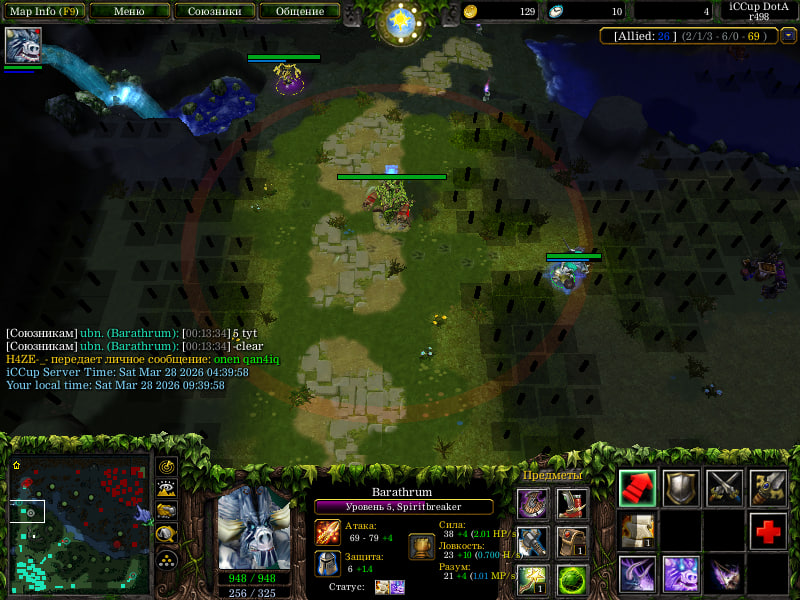
Task: Select the shield command icon
Action: pos(681,488)
